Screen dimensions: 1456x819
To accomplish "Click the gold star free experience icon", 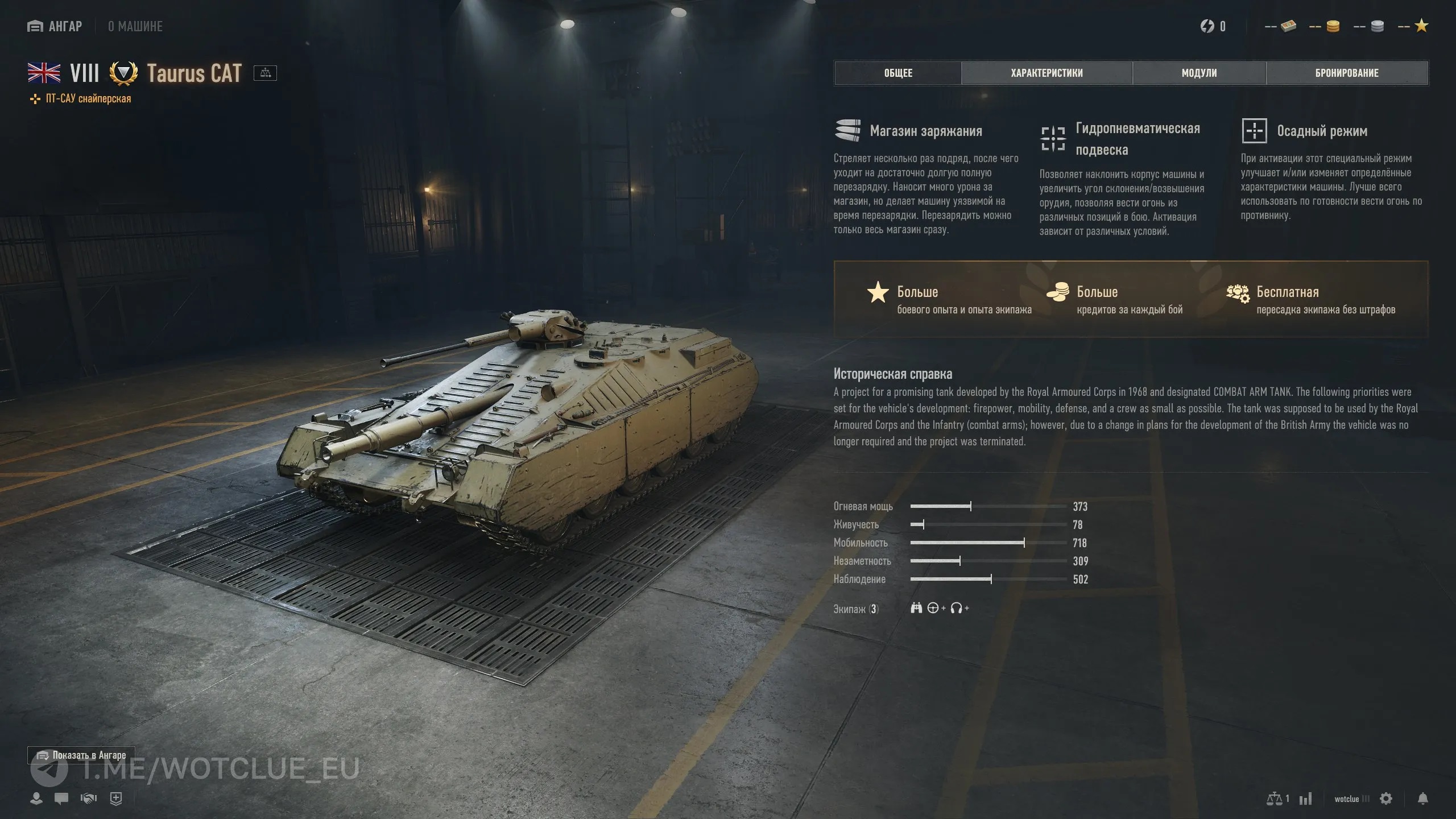I will 1421,26.
